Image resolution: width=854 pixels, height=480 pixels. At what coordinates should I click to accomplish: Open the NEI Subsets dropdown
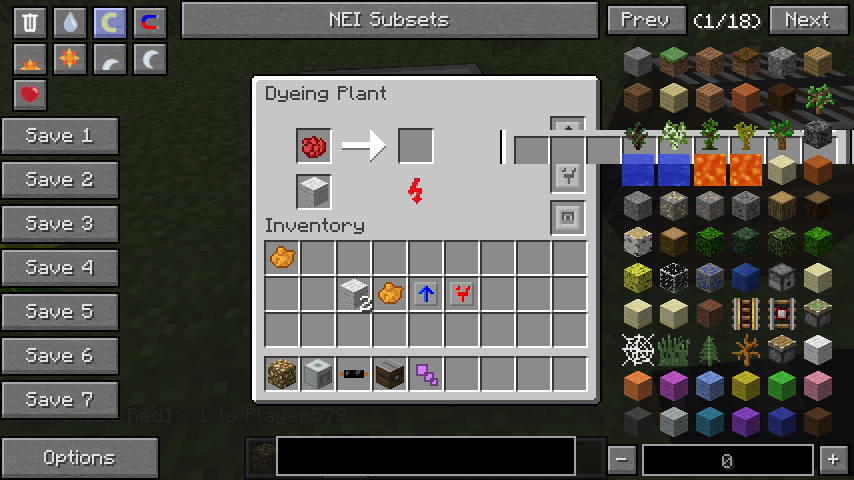(389, 20)
